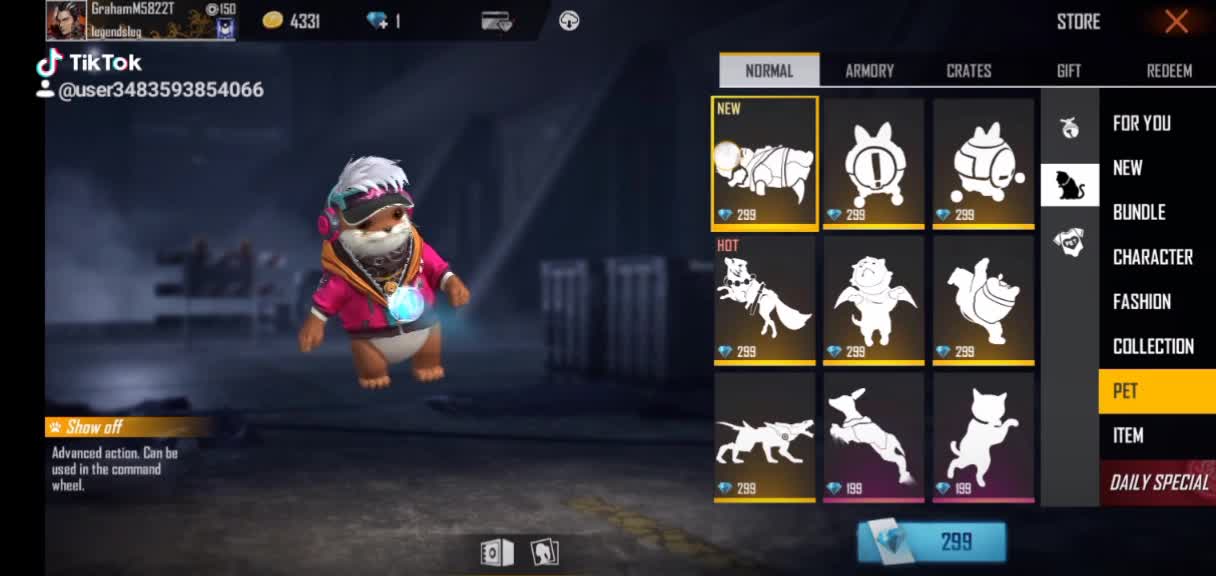Select the leaping dog action costing 199
Image resolution: width=1216 pixels, height=576 pixels.
coord(874,436)
